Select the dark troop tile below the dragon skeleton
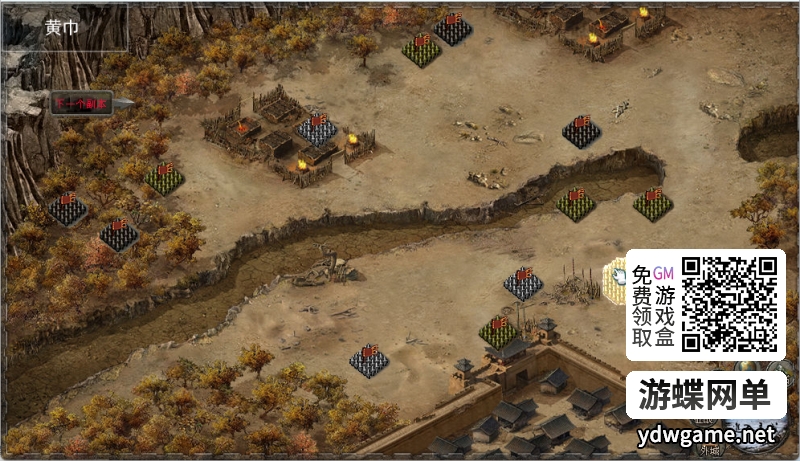Image resolution: width=800 pixels, height=461 pixels. [x=369, y=360]
